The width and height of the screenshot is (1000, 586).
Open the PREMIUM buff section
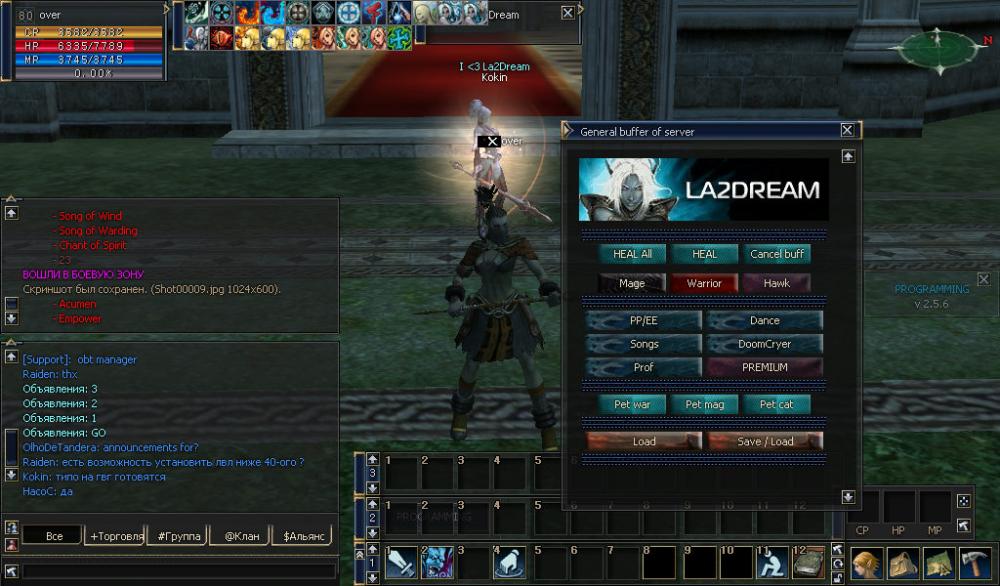tap(765, 367)
